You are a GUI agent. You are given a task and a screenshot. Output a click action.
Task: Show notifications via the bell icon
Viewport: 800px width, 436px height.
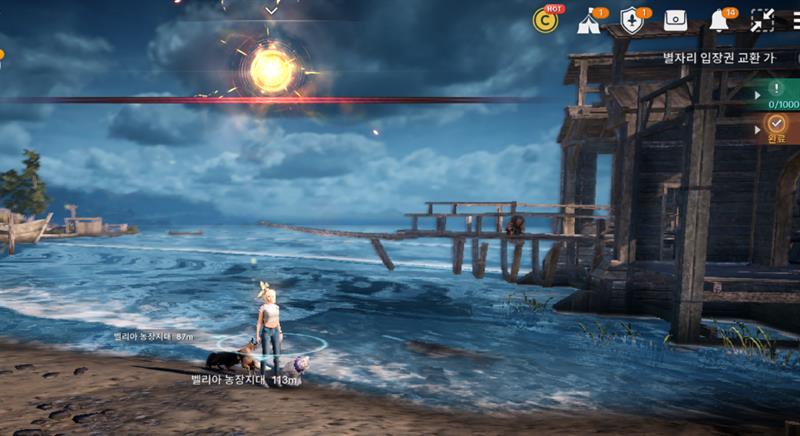pos(718,21)
